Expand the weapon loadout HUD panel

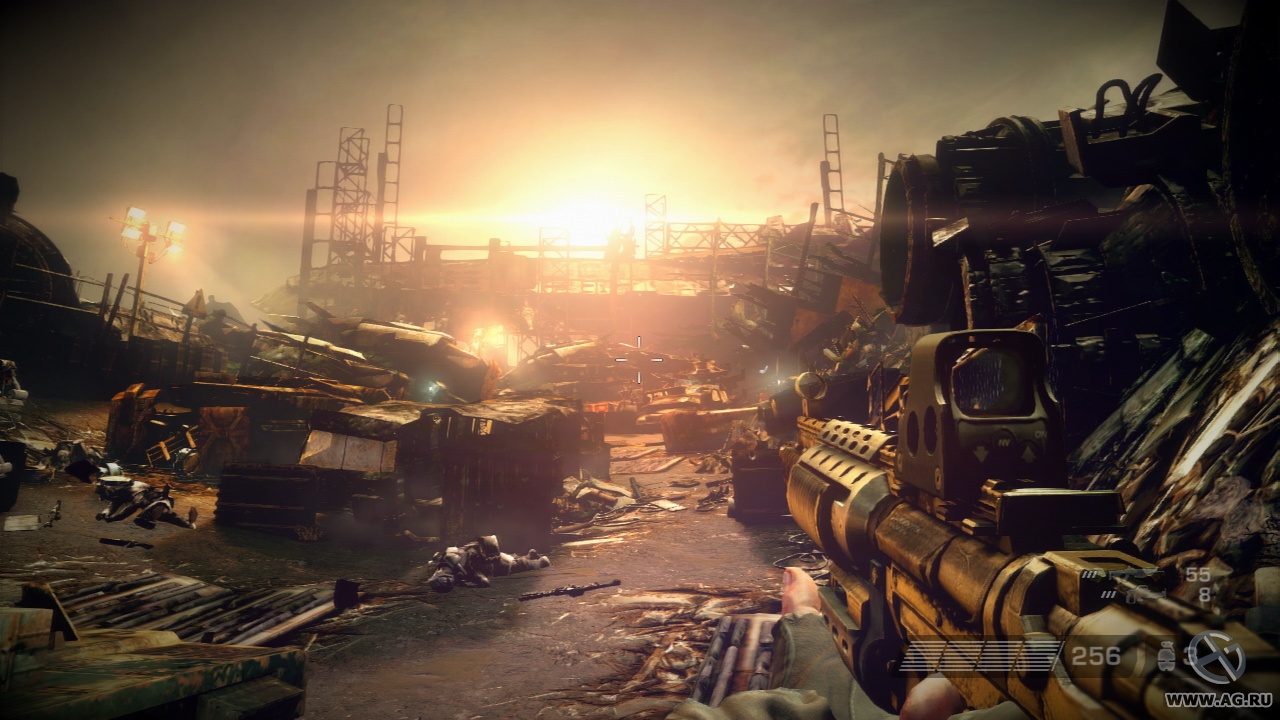[1150, 585]
